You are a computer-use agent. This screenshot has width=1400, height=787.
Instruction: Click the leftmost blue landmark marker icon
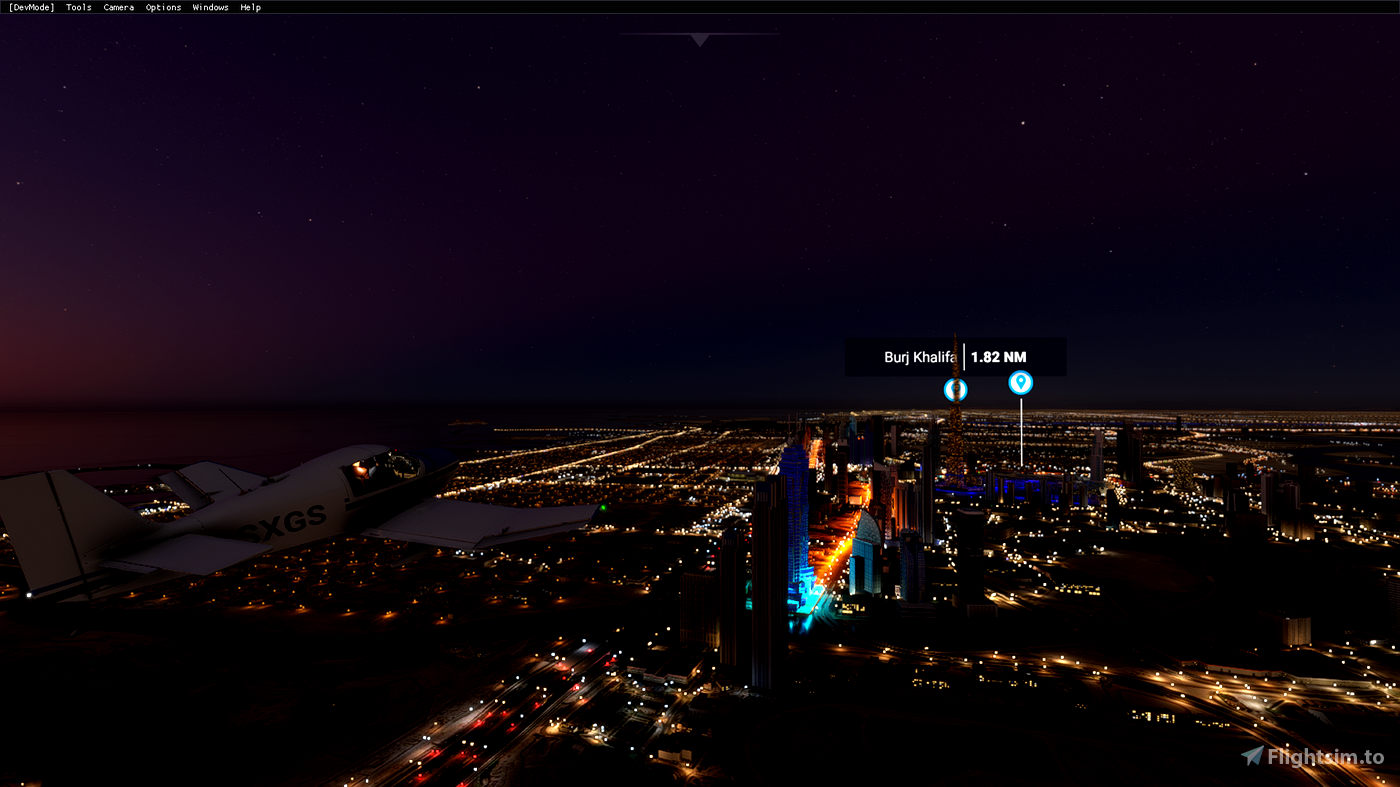954,389
